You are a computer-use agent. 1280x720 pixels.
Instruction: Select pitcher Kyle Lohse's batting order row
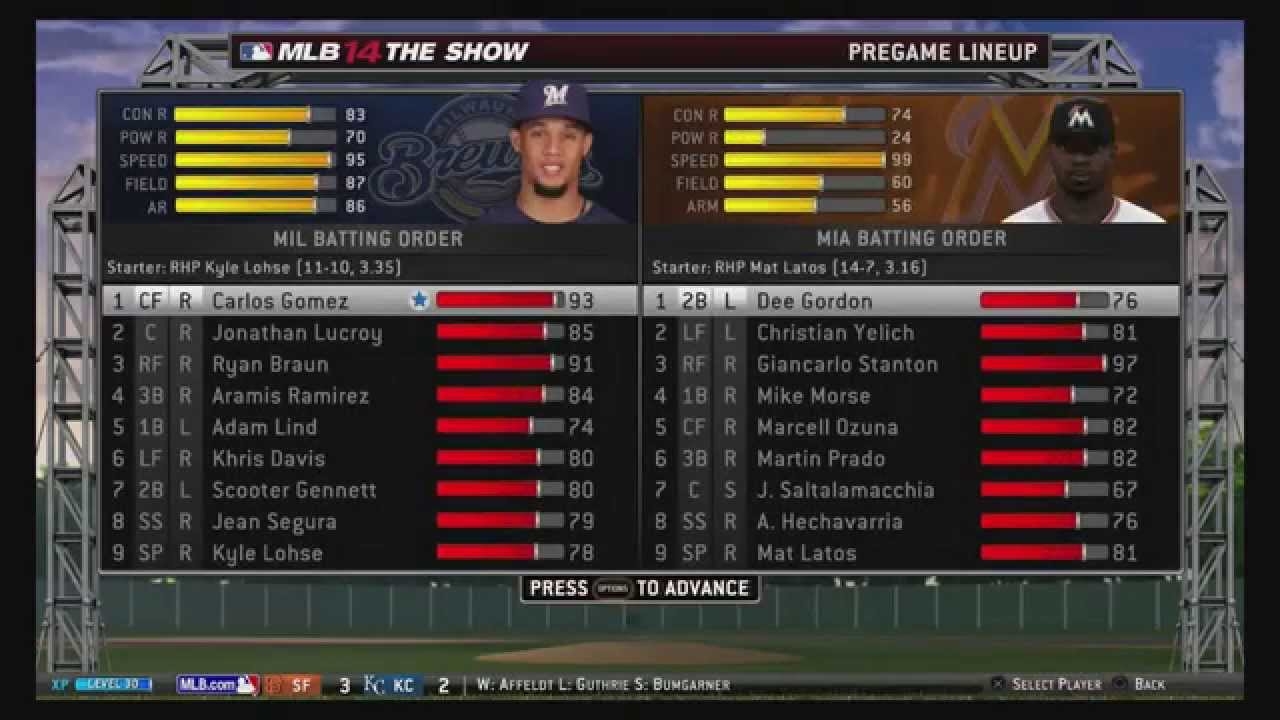click(267, 553)
